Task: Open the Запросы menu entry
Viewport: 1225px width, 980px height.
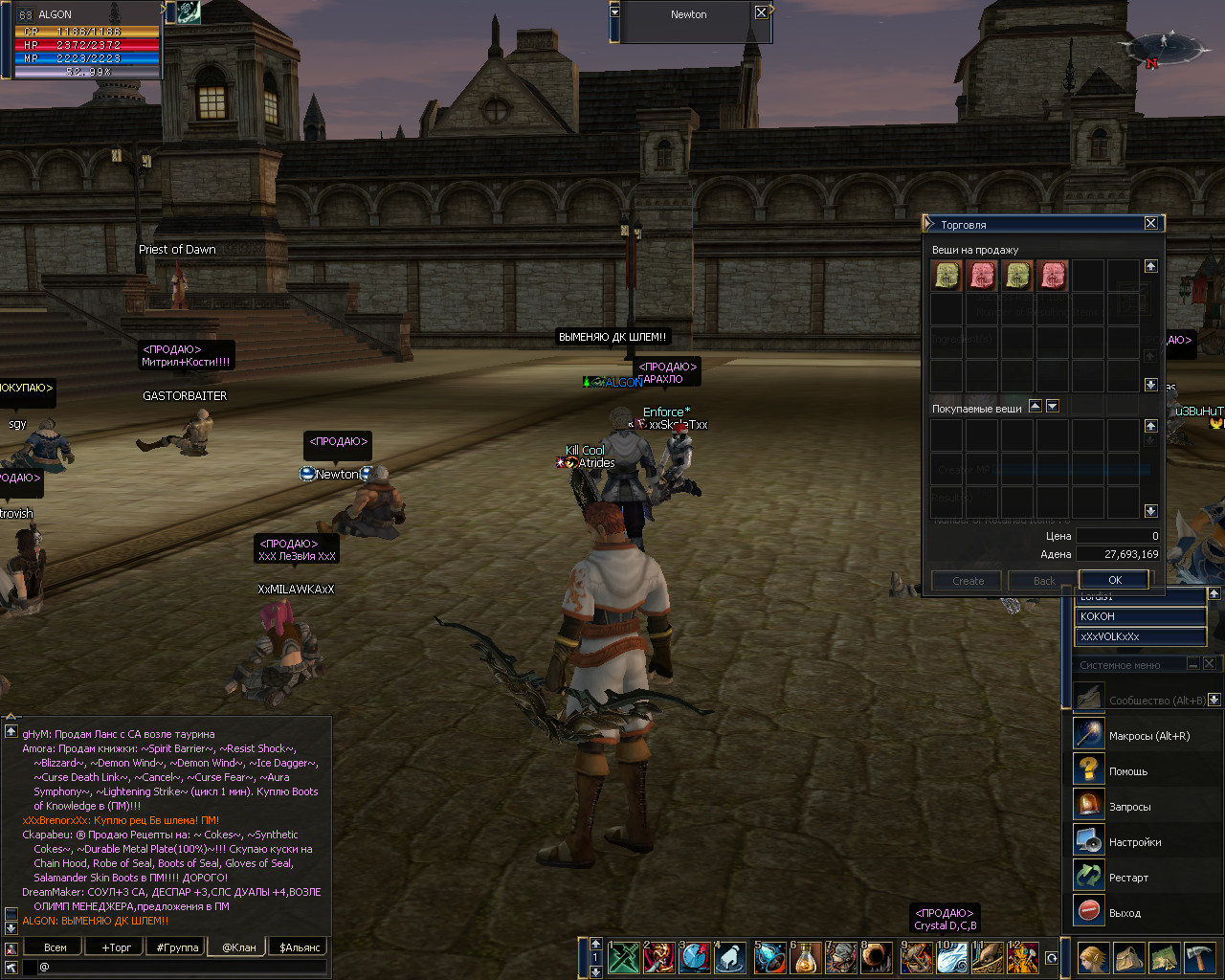Action: 1129,807
